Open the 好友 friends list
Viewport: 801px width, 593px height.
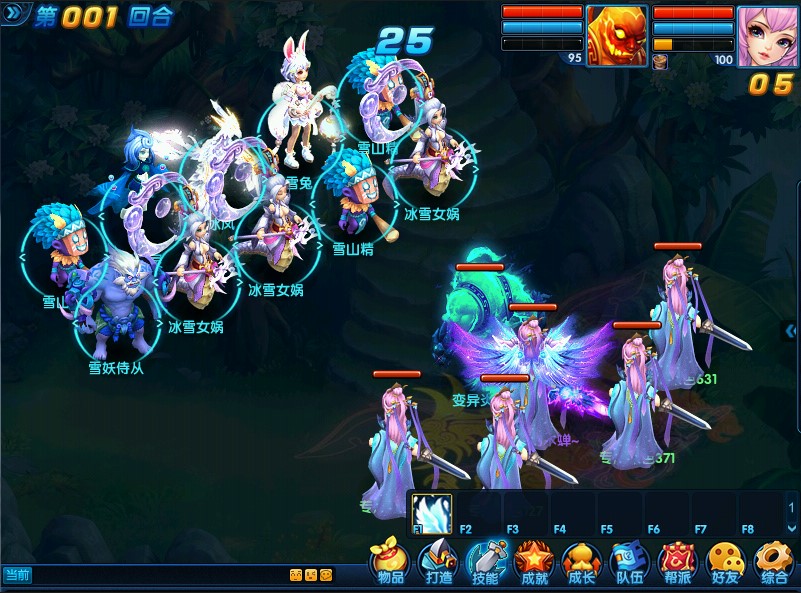726,562
